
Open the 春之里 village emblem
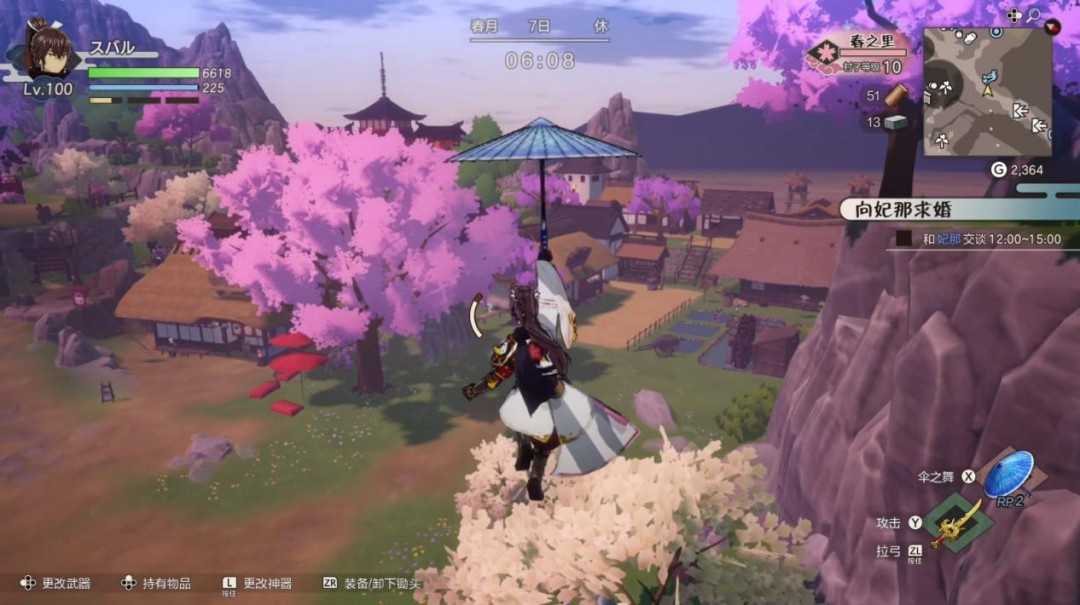pyautogui.click(x=826, y=53)
